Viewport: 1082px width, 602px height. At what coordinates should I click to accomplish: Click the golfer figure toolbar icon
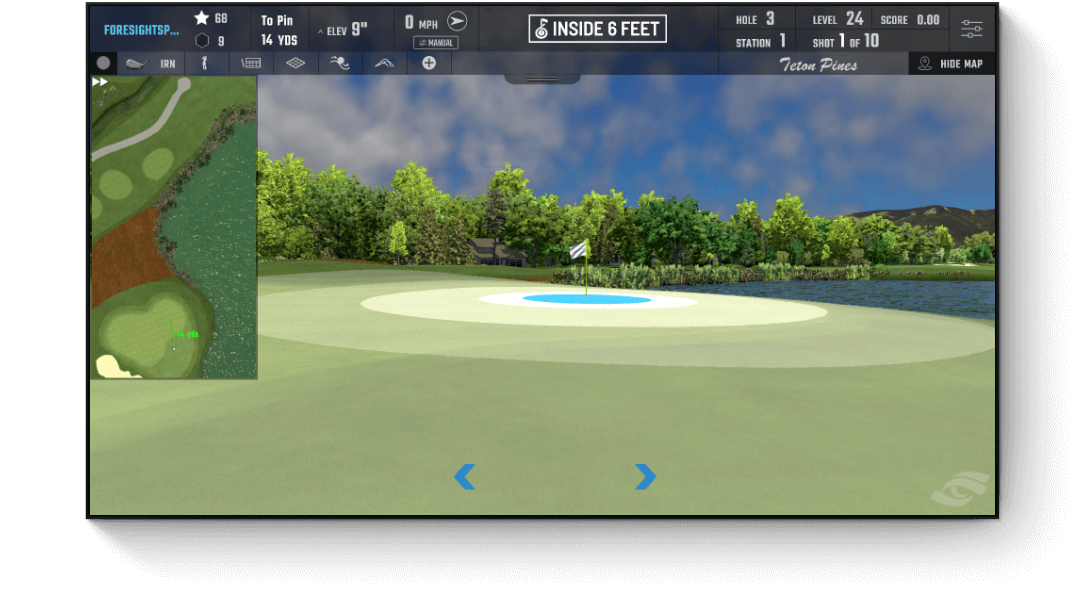pos(205,63)
